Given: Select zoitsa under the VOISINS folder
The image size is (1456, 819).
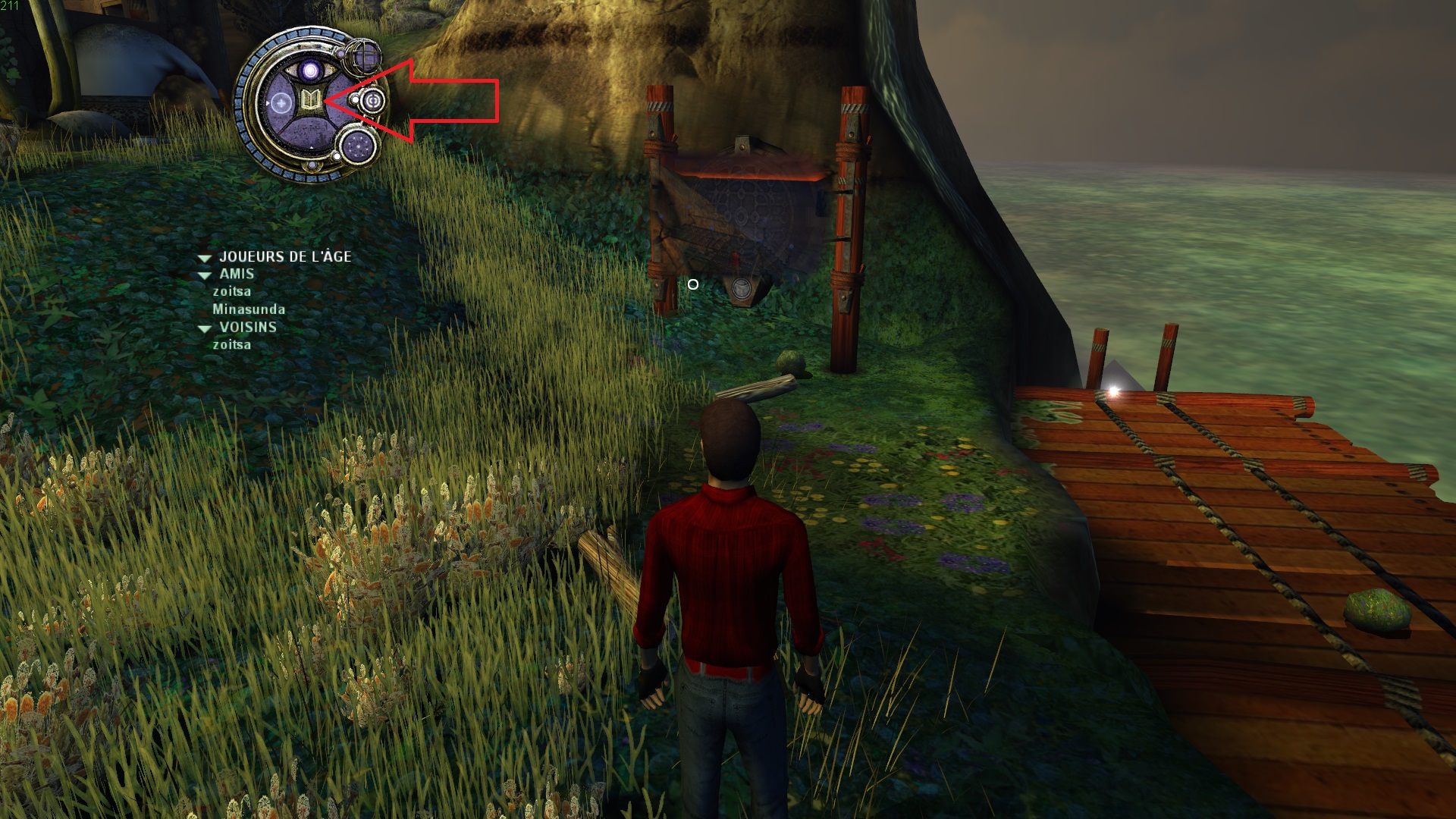Looking at the screenshot, I should [232, 345].
